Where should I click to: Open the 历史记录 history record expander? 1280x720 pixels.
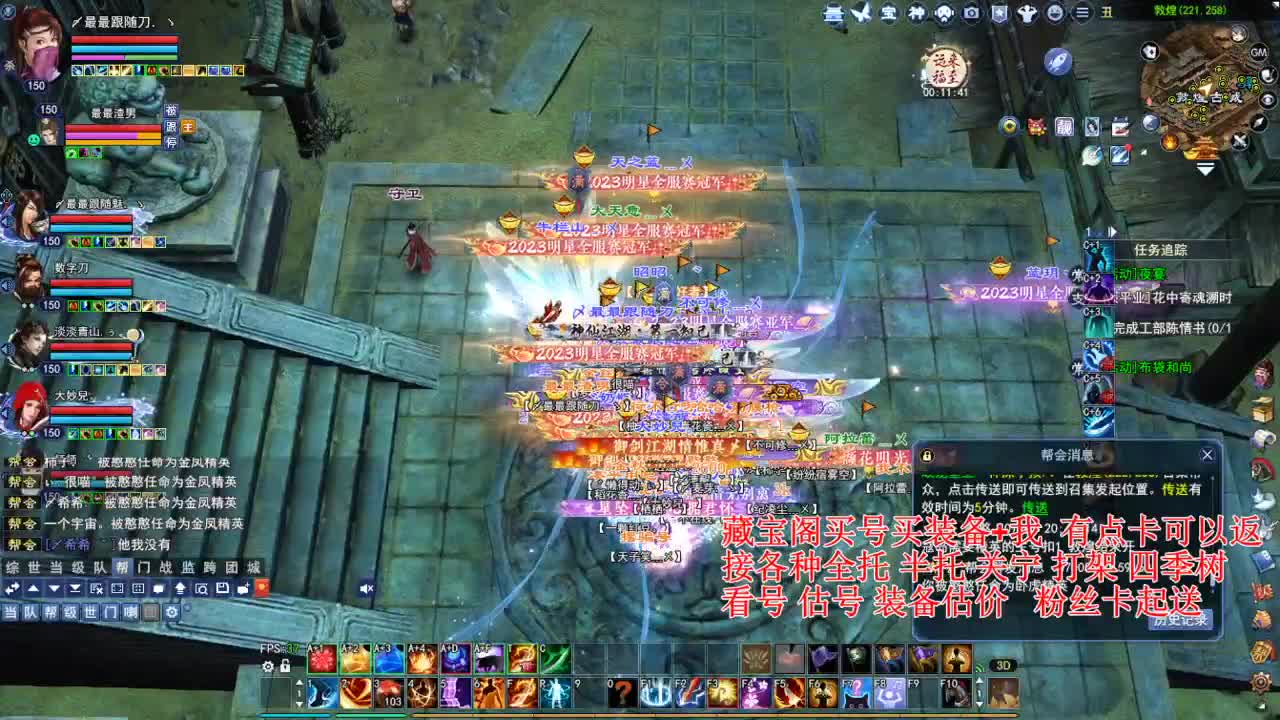[1182, 622]
